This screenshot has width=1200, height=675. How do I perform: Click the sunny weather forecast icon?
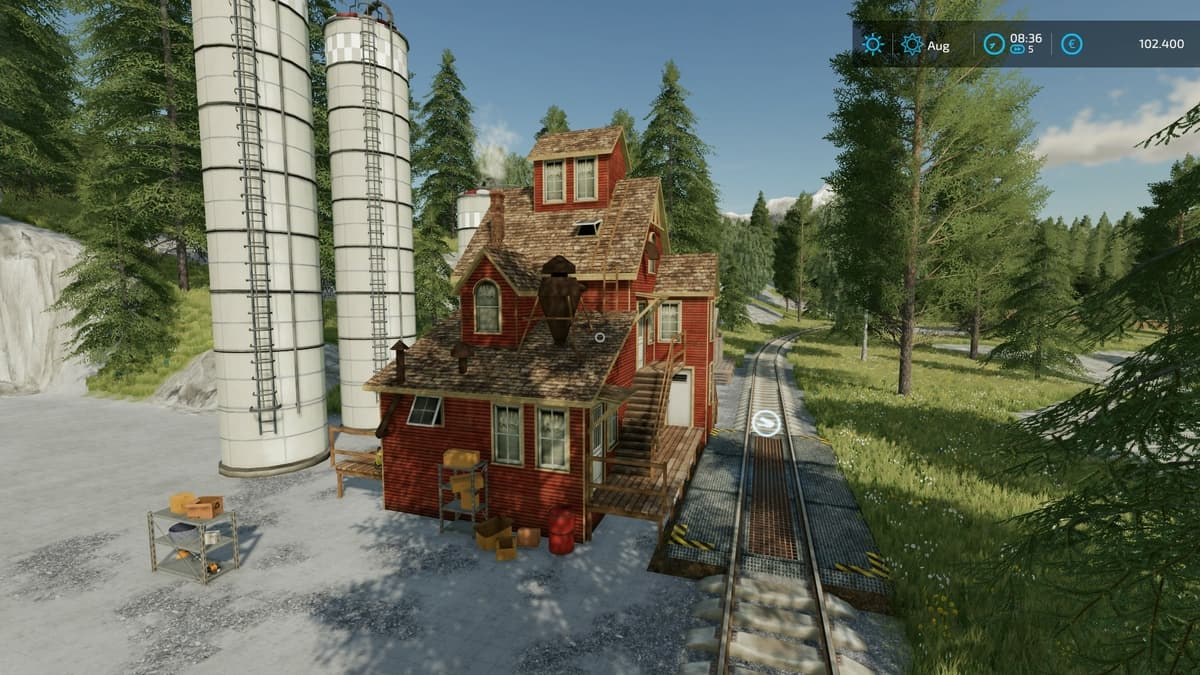pyautogui.click(x=873, y=44)
